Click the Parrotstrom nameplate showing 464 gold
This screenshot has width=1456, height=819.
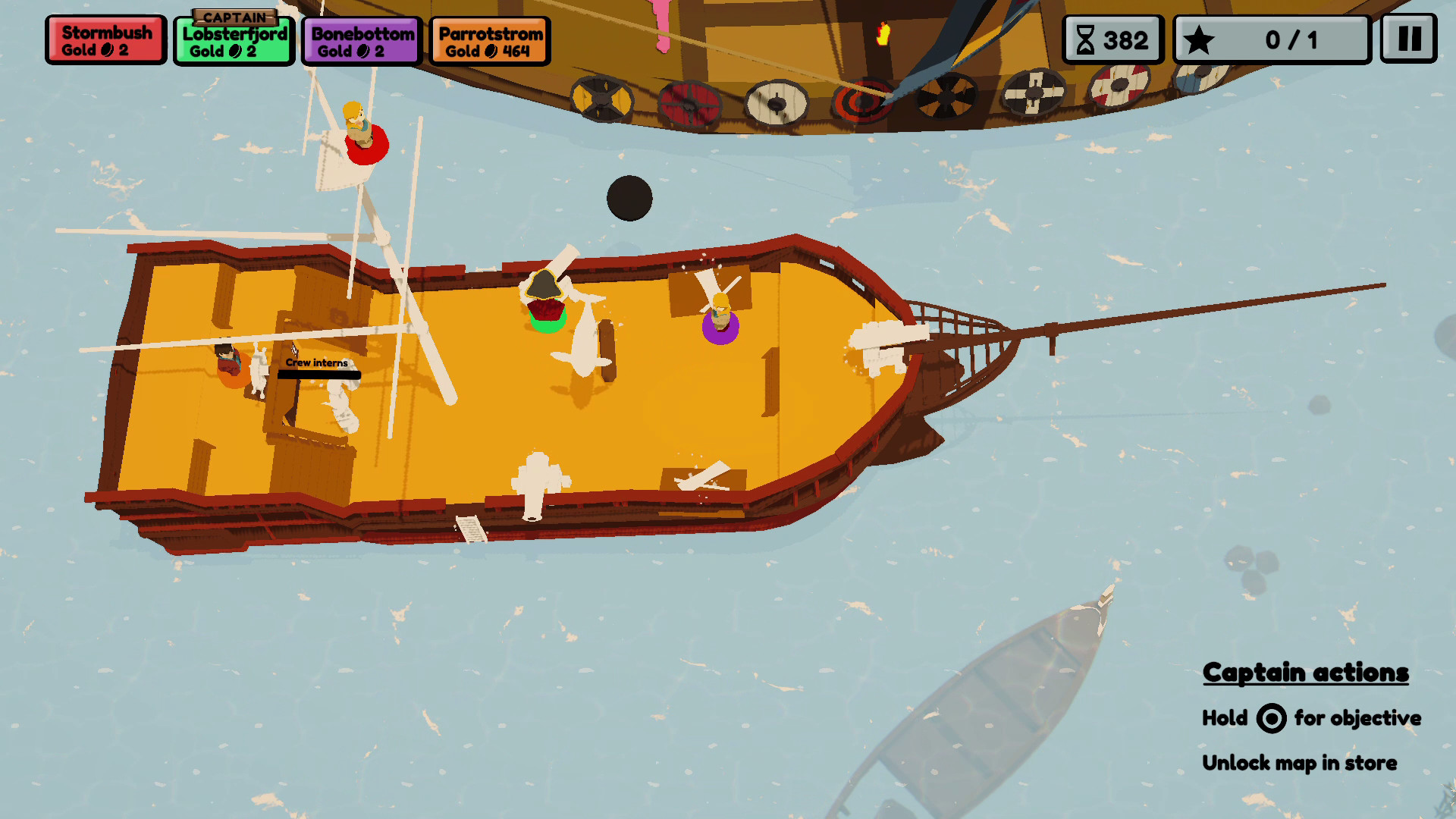pyautogui.click(x=489, y=39)
